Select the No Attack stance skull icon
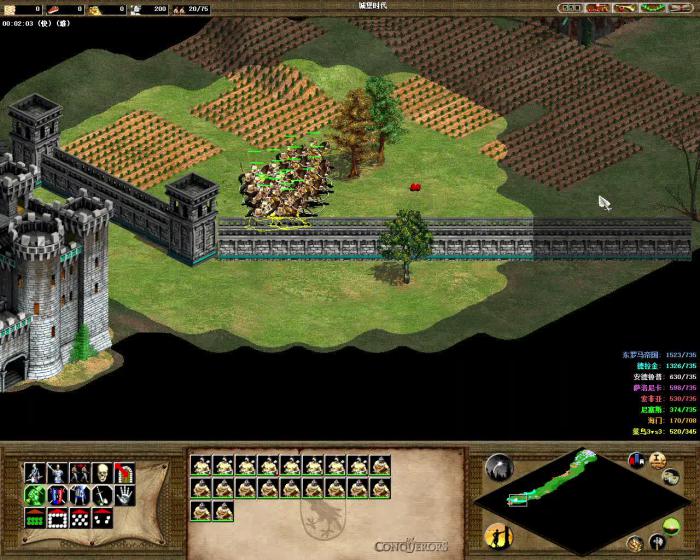The width and height of the screenshot is (700, 560). click(x=102, y=472)
